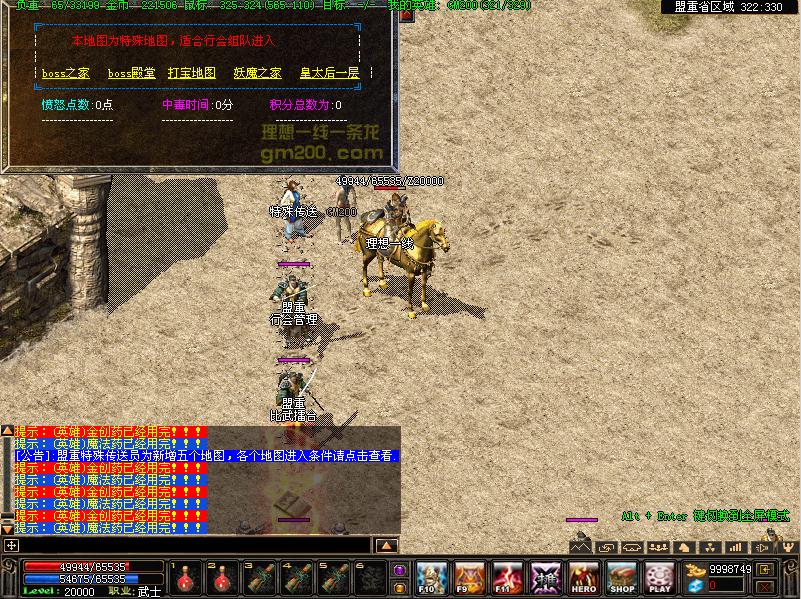Select the scroll in belt slot 3
This screenshot has height=599, width=801.
(x=261, y=578)
